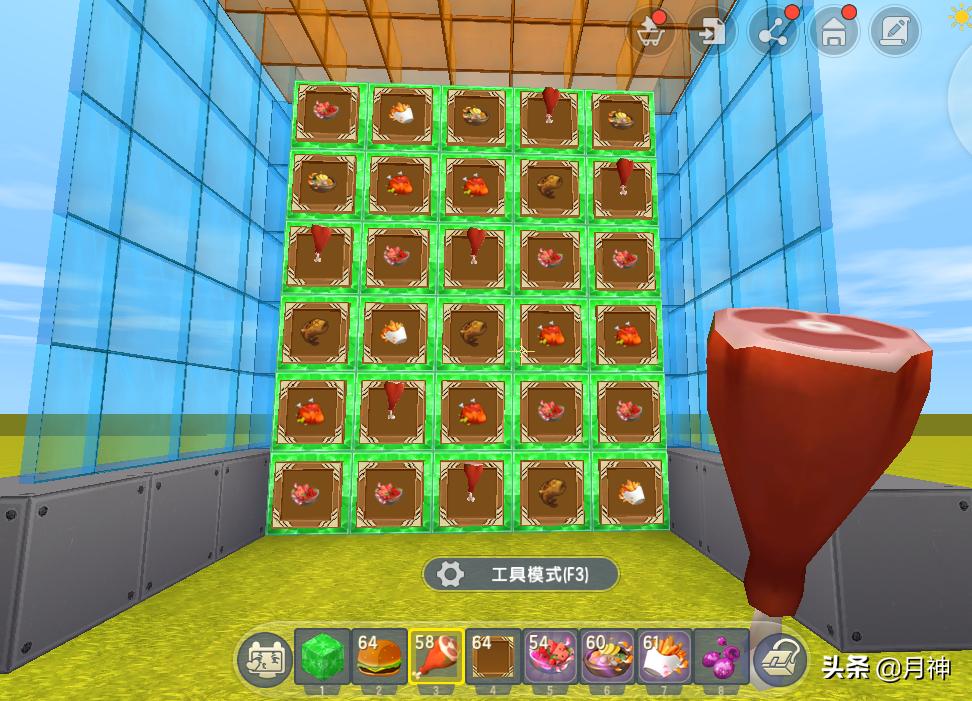The height and width of the screenshot is (701, 972).
Task: Select the meat drumstick hotbar slot
Action: tap(436, 656)
